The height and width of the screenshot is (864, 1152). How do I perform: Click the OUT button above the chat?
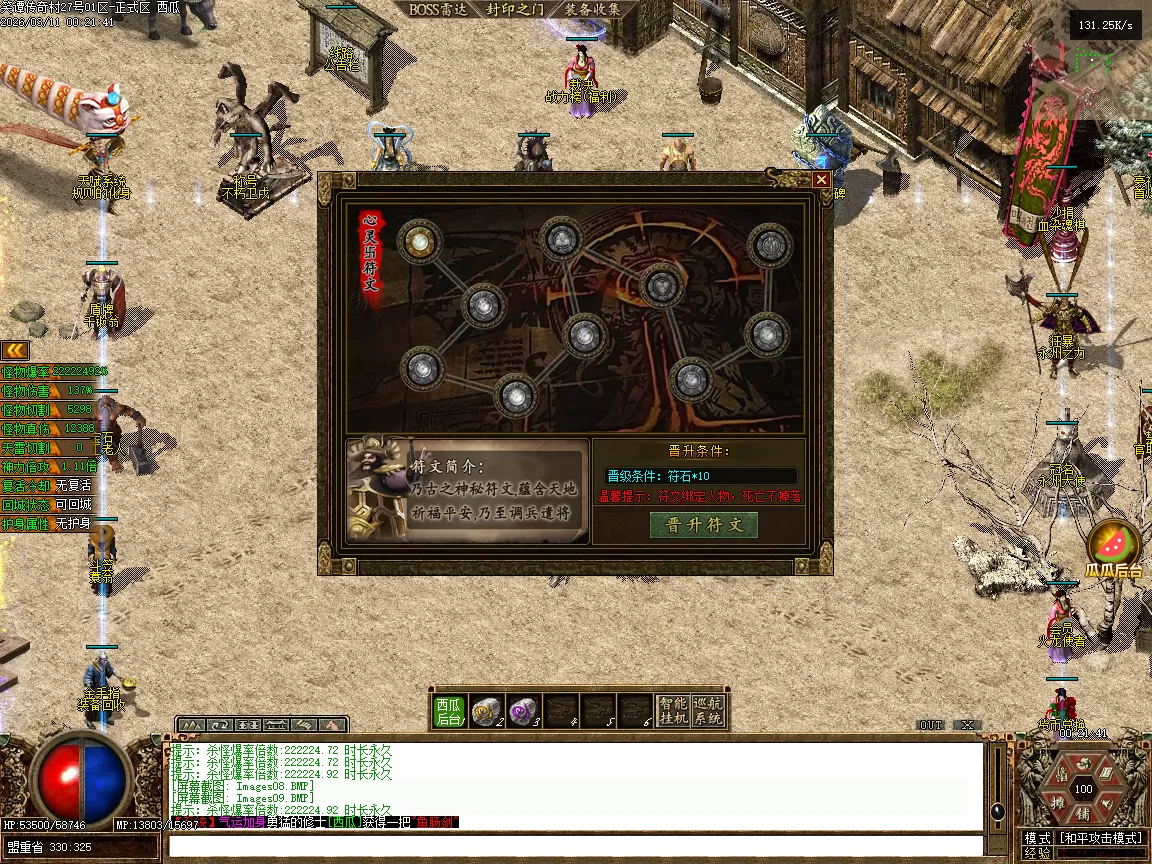coord(931,725)
